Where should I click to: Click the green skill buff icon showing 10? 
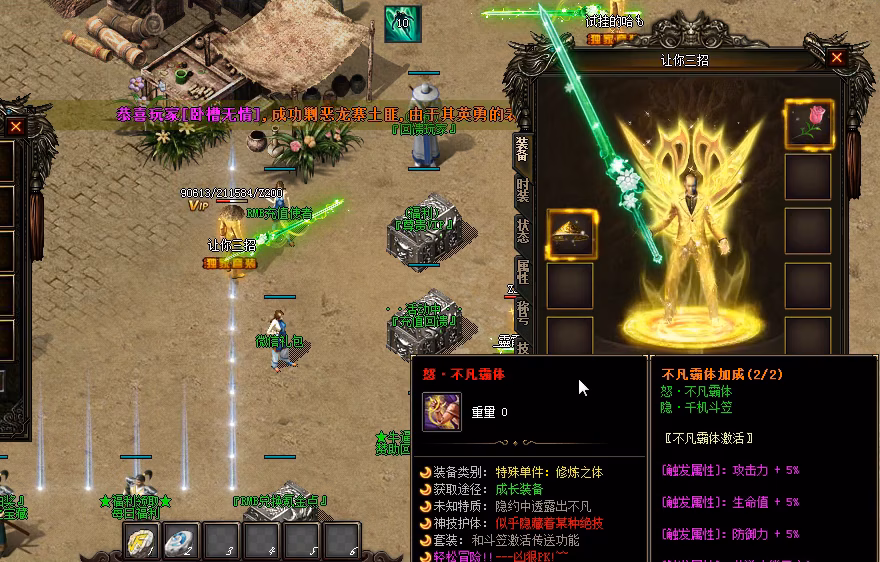click(x=403, y=24)
